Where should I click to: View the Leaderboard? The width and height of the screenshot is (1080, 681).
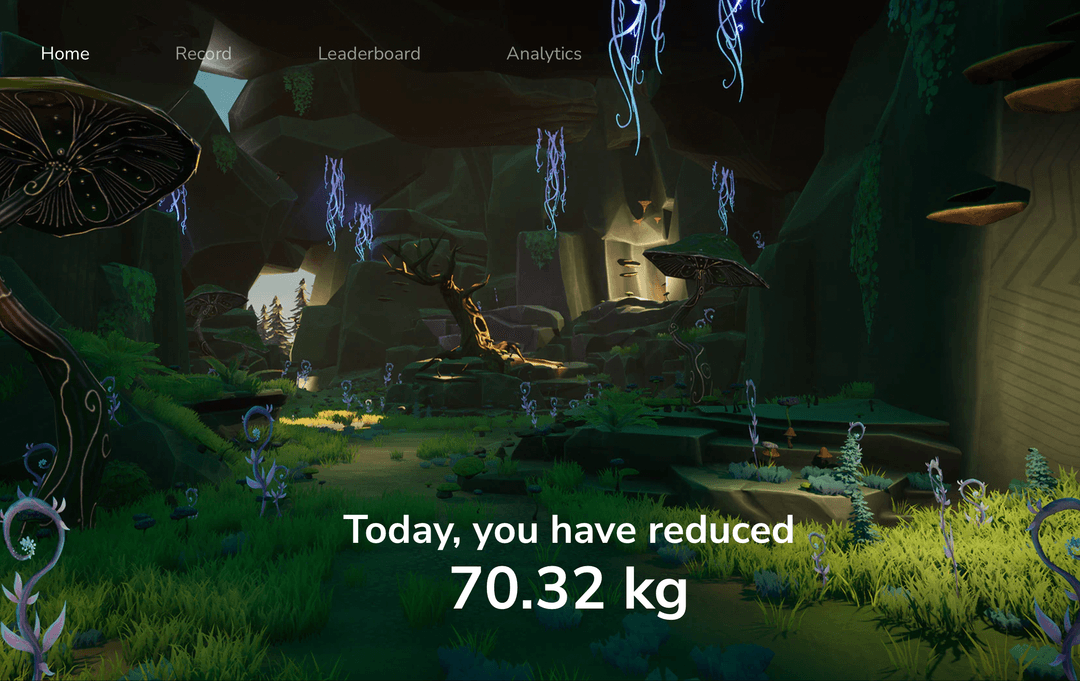pyautogui.click(x=369, y=54)
